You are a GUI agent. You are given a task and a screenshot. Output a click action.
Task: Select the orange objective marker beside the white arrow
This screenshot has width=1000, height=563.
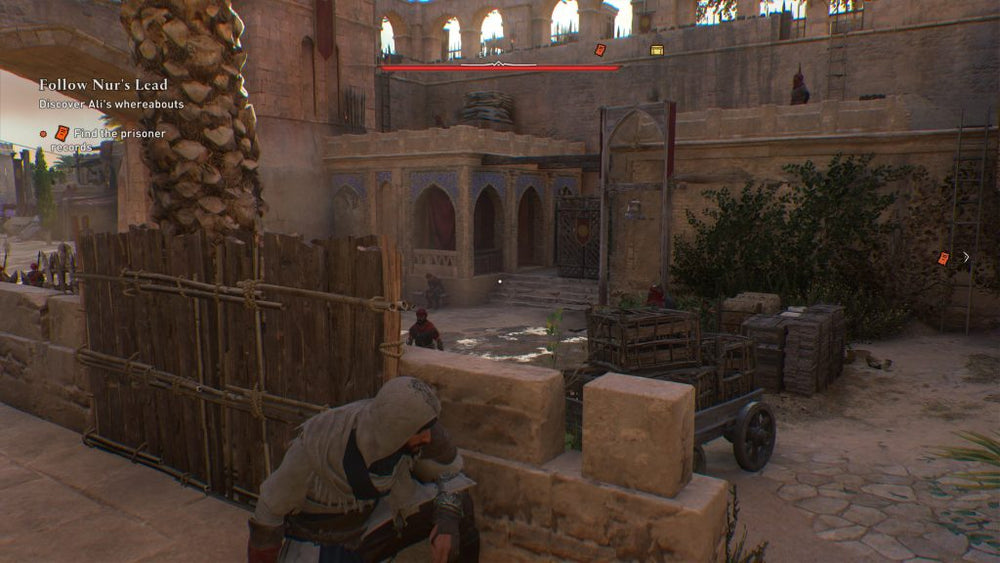point(943,258)
